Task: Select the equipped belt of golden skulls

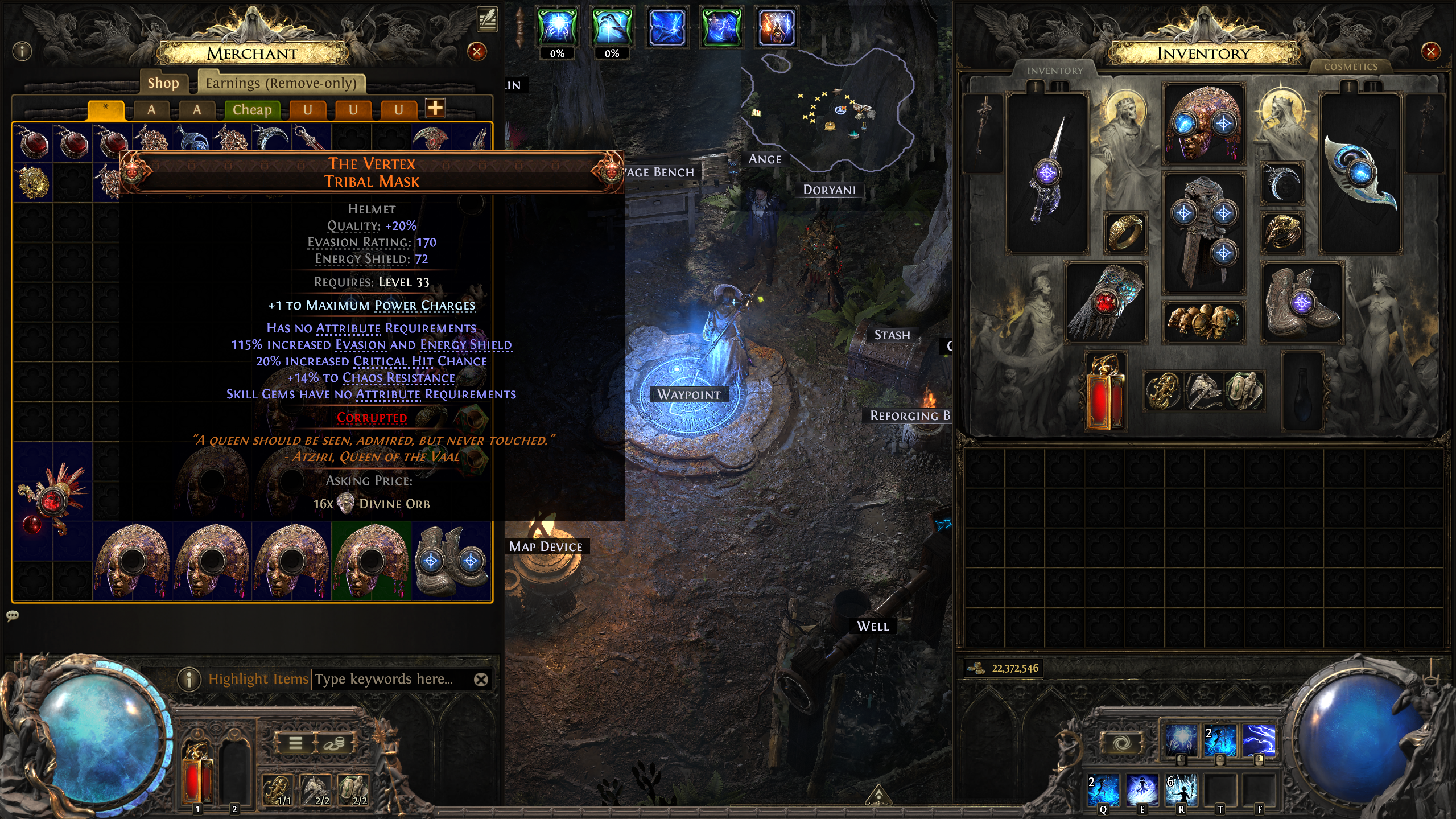Action: (x=1203, y=322)
